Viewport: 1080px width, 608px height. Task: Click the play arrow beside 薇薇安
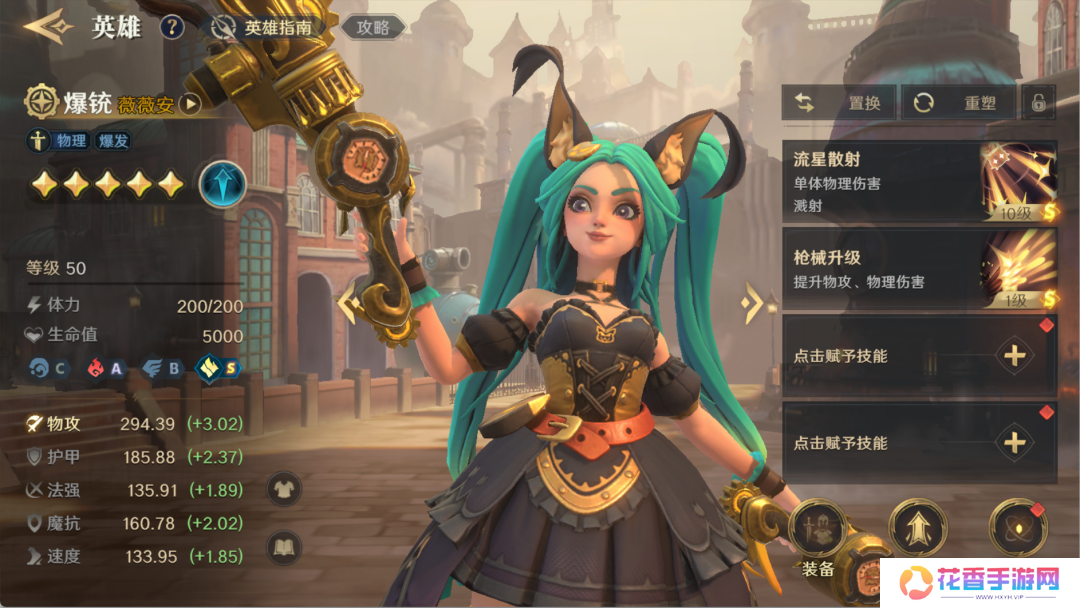(190, 104)
